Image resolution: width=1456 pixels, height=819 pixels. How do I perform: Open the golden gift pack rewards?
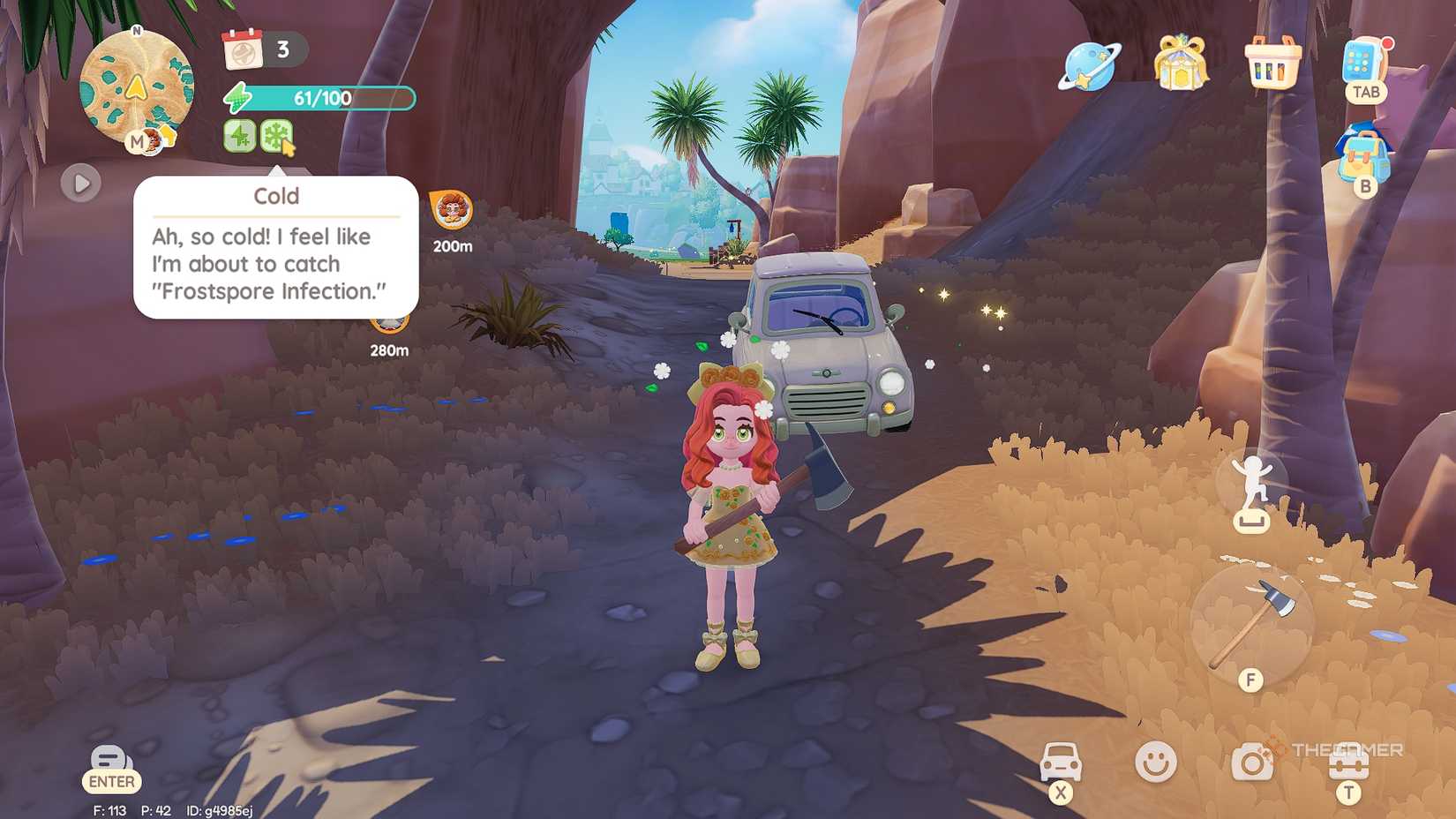click(1182, 65)
